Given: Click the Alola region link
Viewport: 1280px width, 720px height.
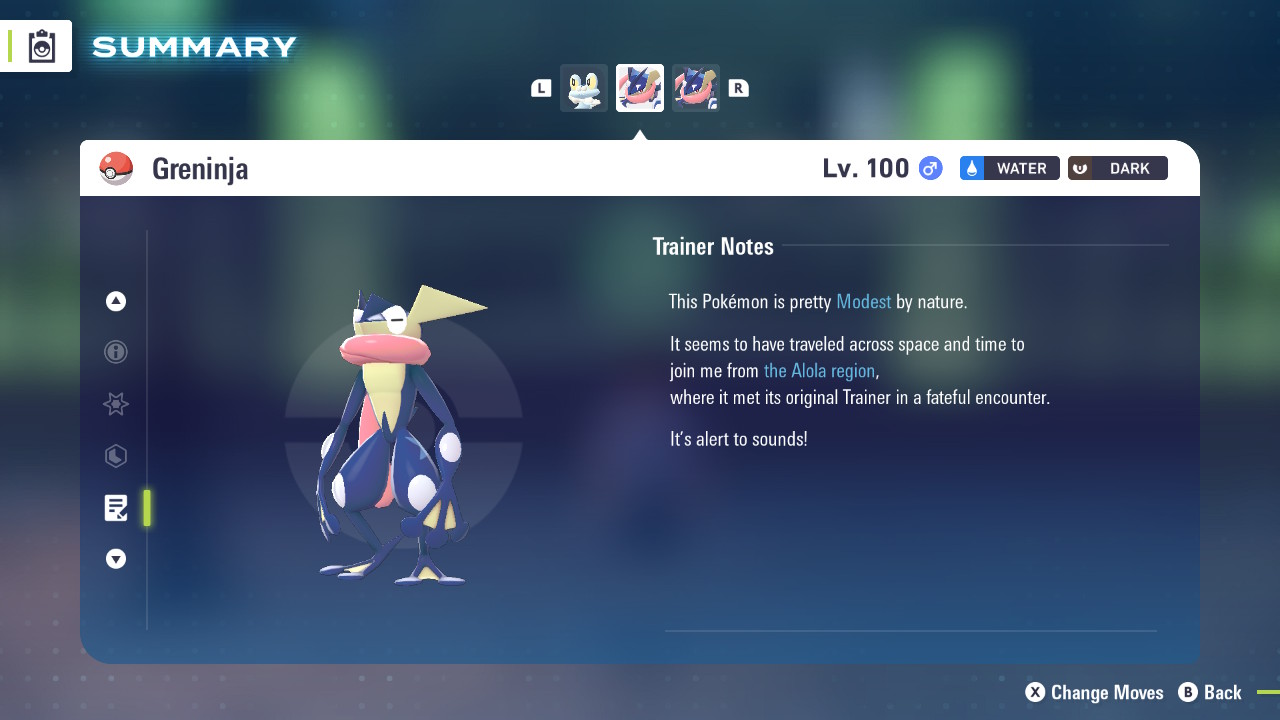Looking at the screenshot, I should click(x=819, y=370).
